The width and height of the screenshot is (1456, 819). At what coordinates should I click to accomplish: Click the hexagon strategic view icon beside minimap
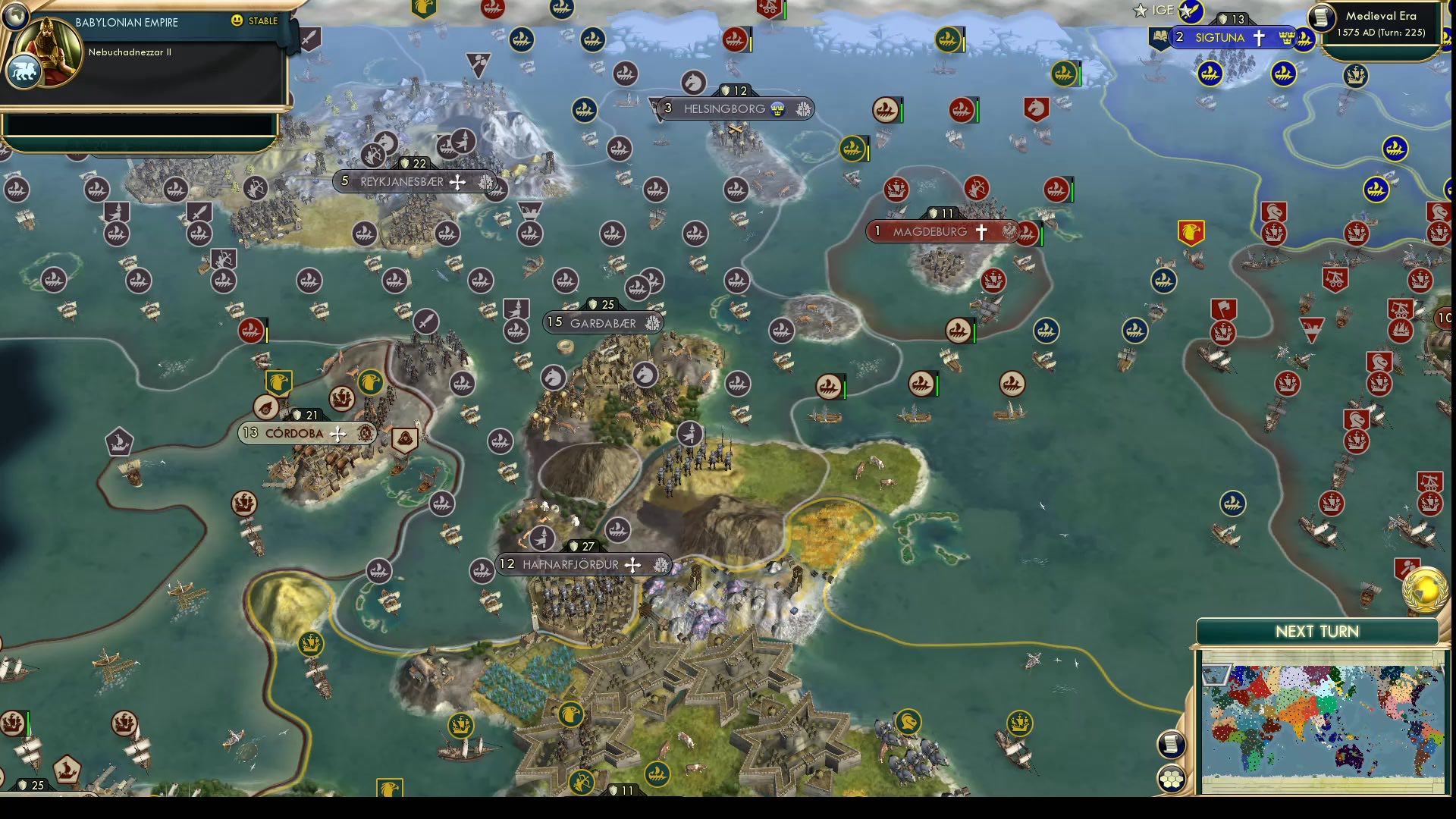click(1172, 777)
